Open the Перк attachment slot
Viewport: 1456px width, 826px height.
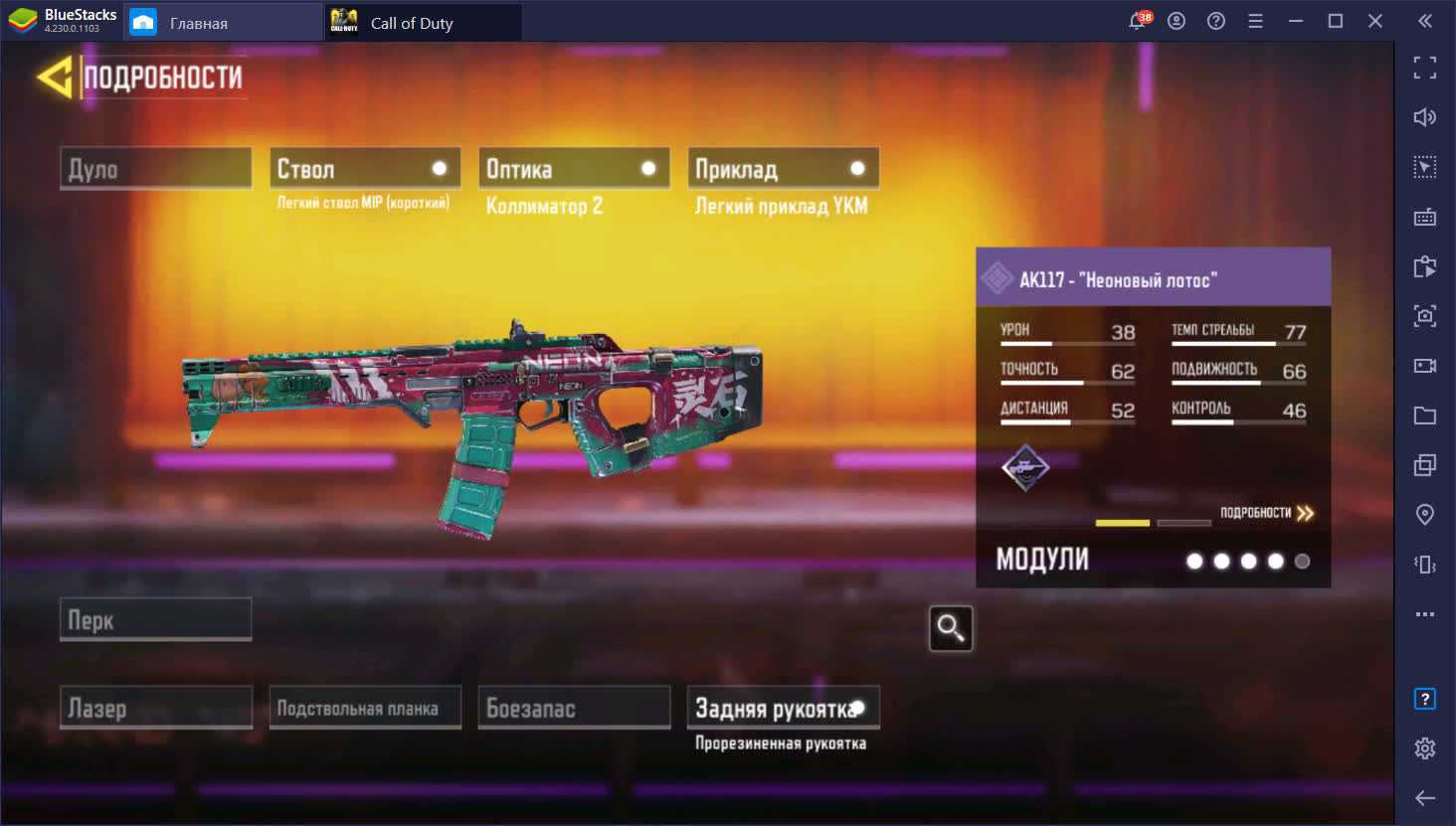coord(155,620)
